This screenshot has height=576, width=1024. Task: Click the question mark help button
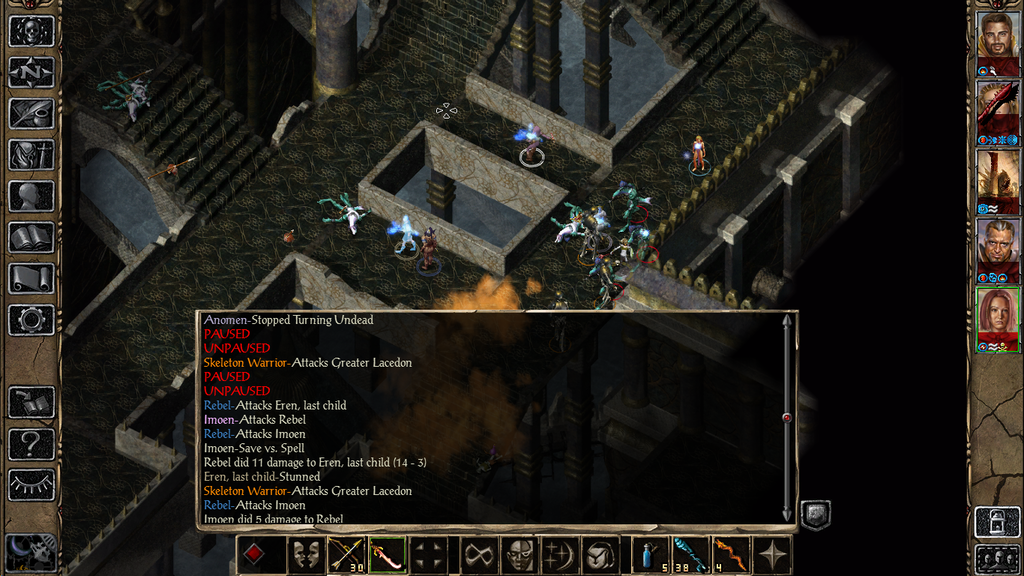[31, 444]
